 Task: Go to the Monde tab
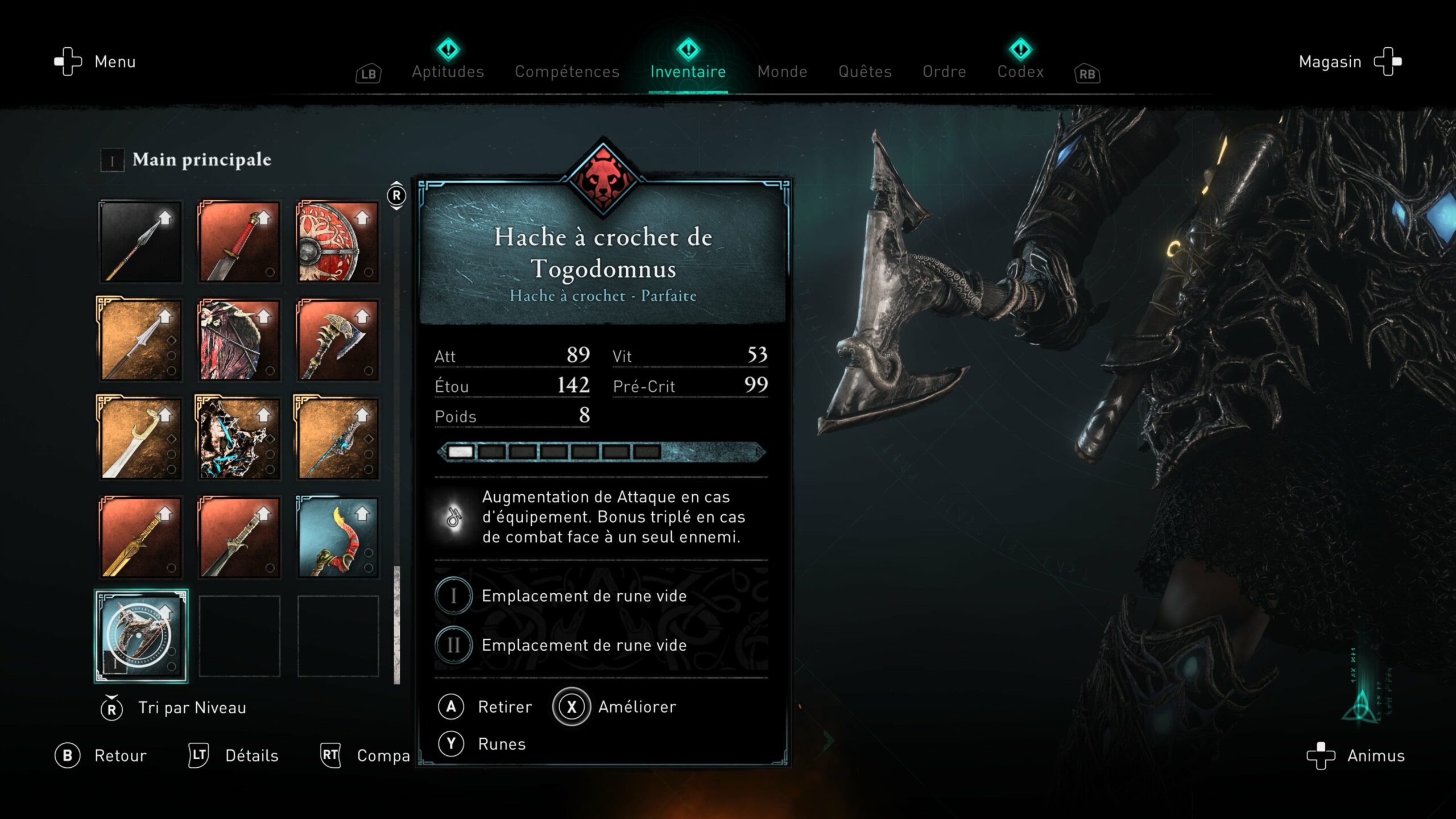click(x=782, y=72)
